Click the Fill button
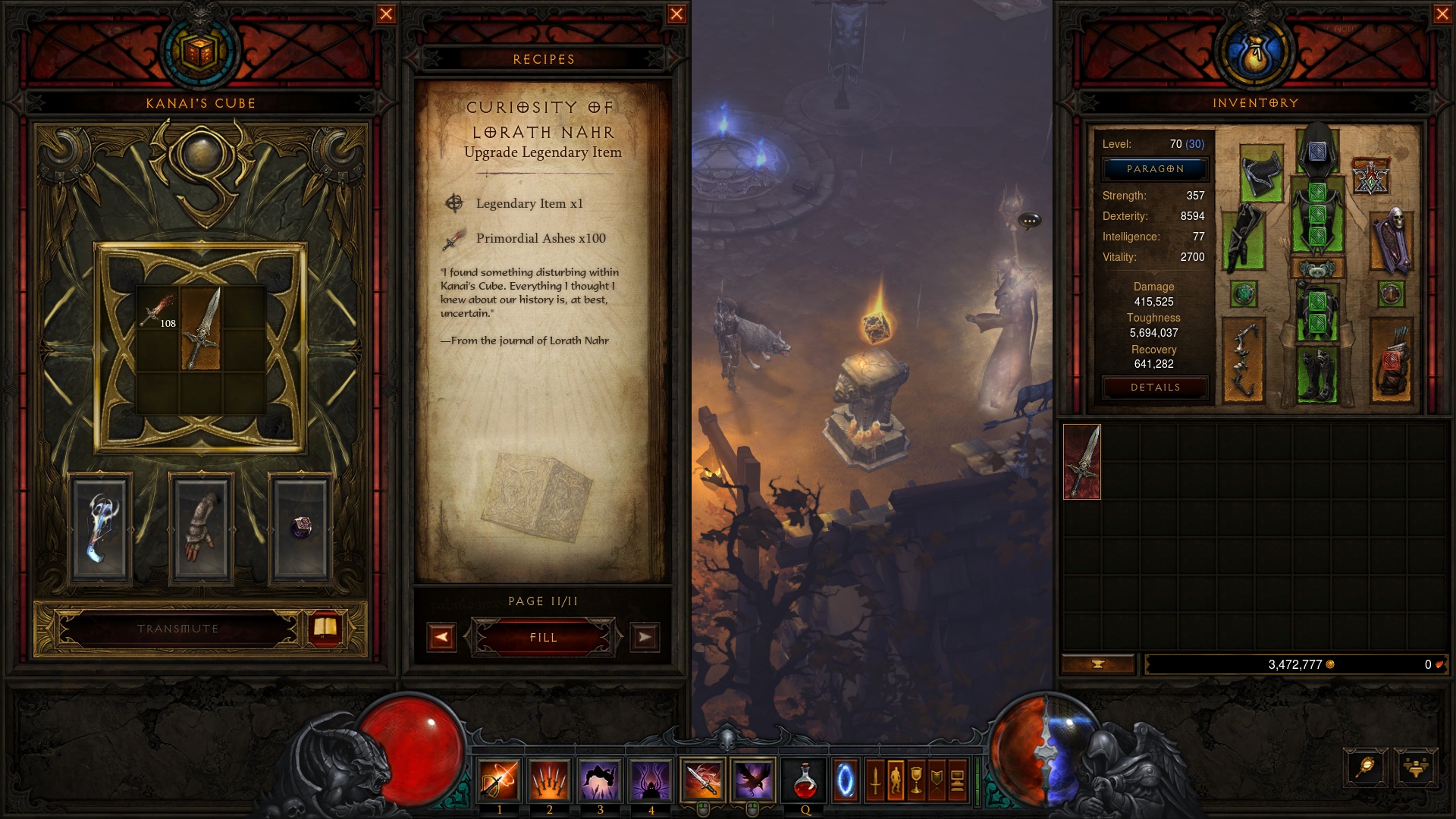The image size is (1456, 819). pos(543,638)
